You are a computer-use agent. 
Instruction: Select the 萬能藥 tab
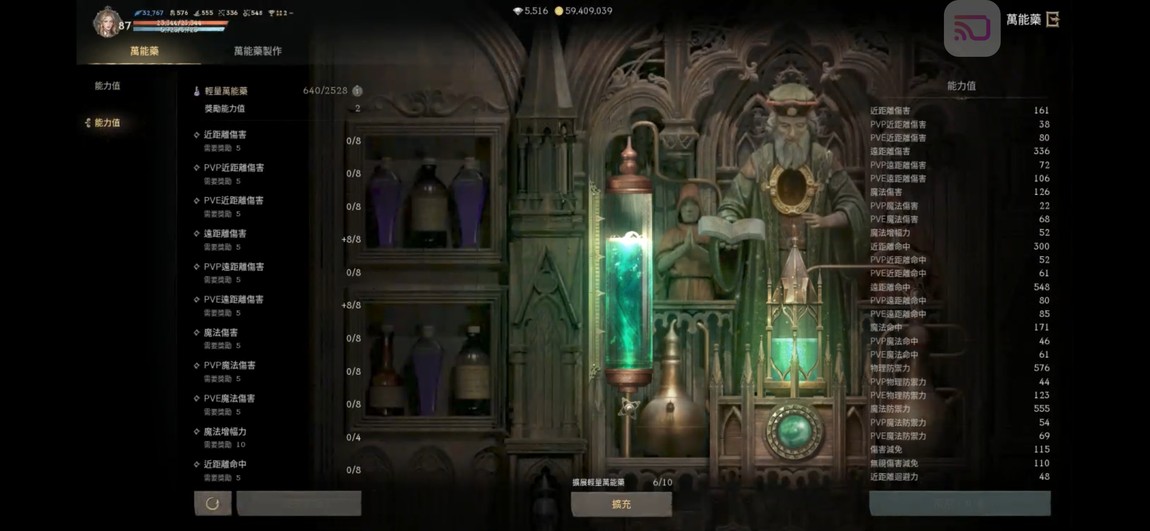[144, 51]
